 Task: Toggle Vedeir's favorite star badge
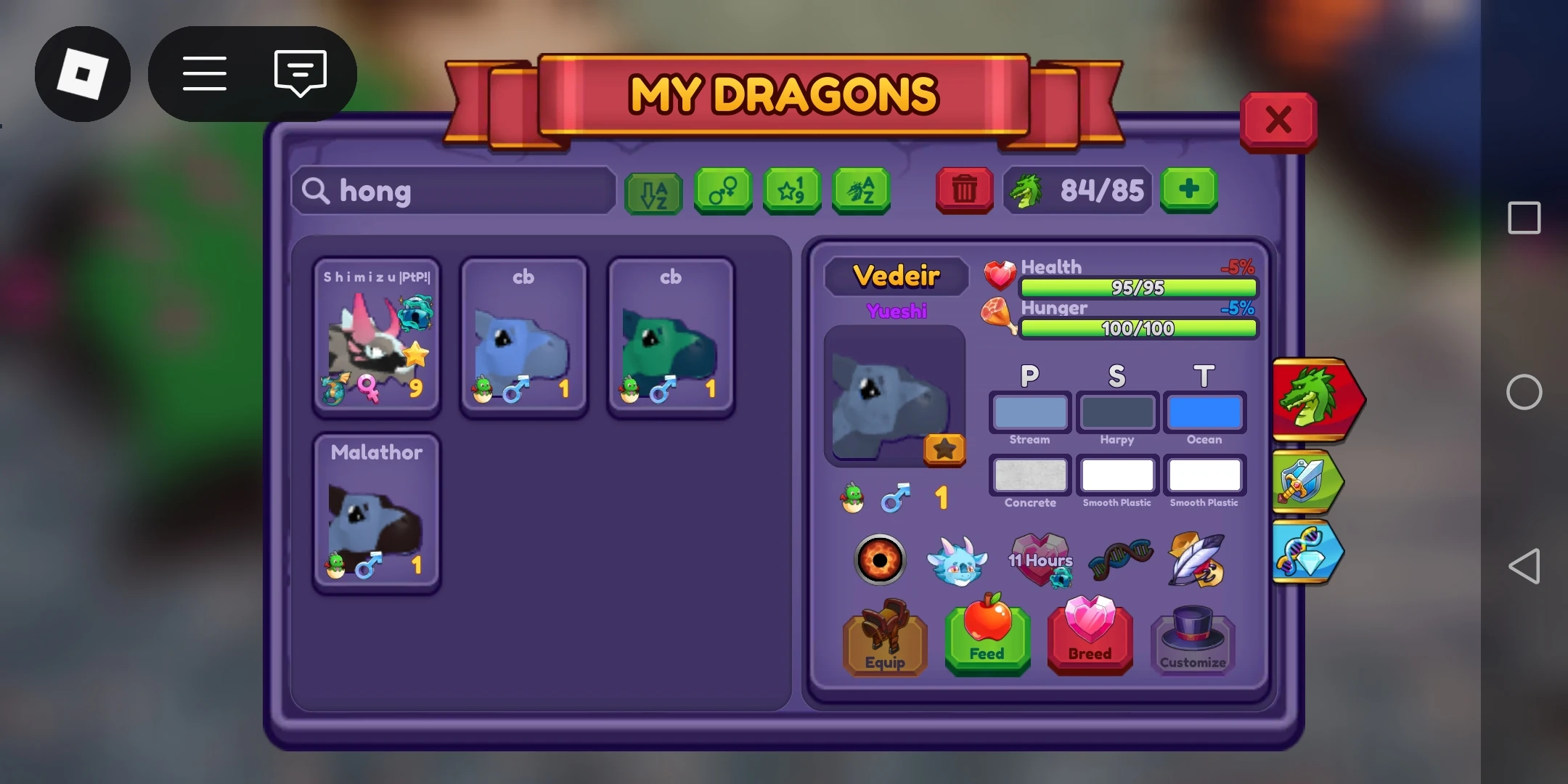tap(945, 451)
